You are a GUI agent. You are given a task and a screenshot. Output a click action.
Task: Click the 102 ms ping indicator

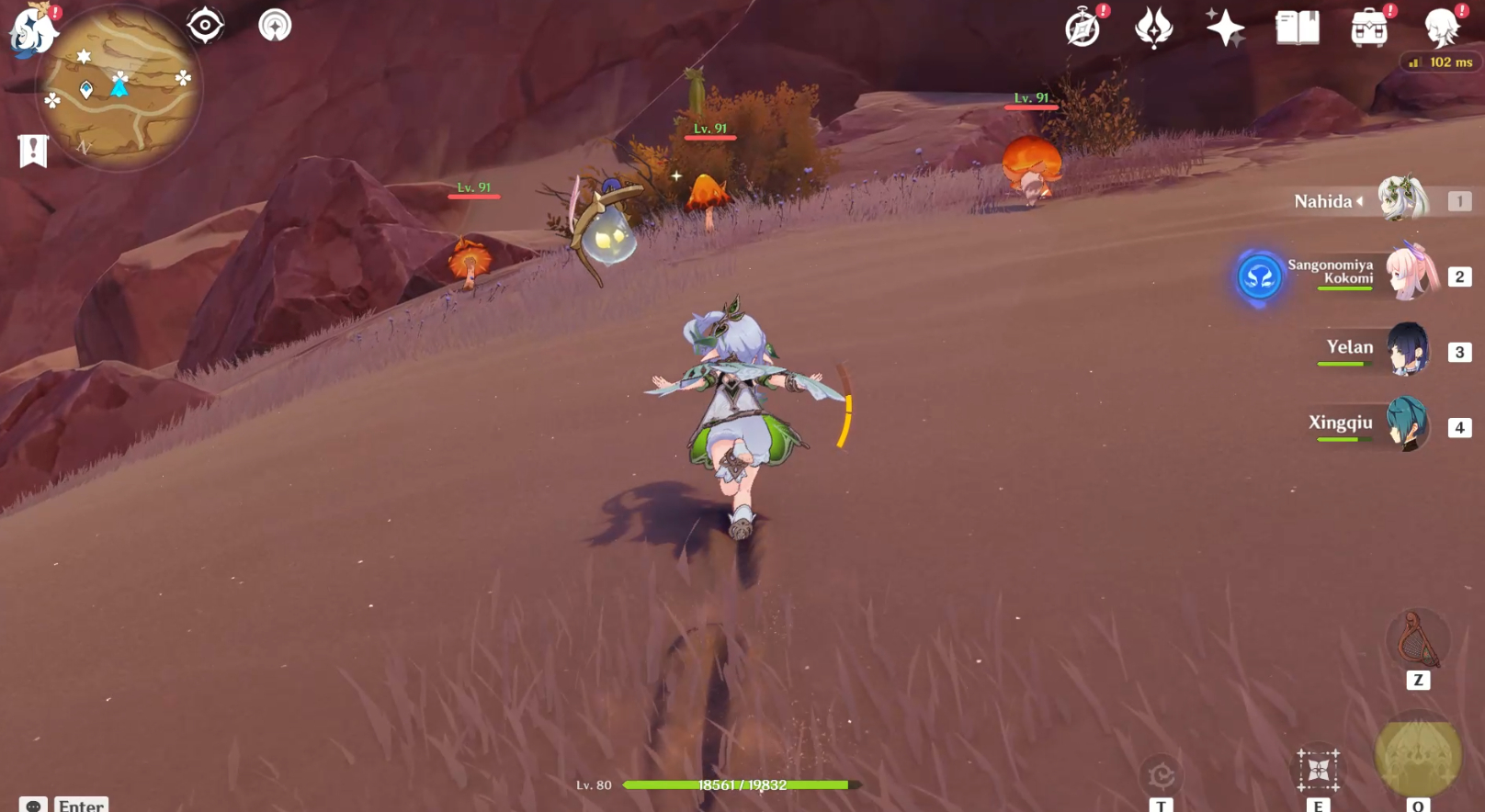1441,62
